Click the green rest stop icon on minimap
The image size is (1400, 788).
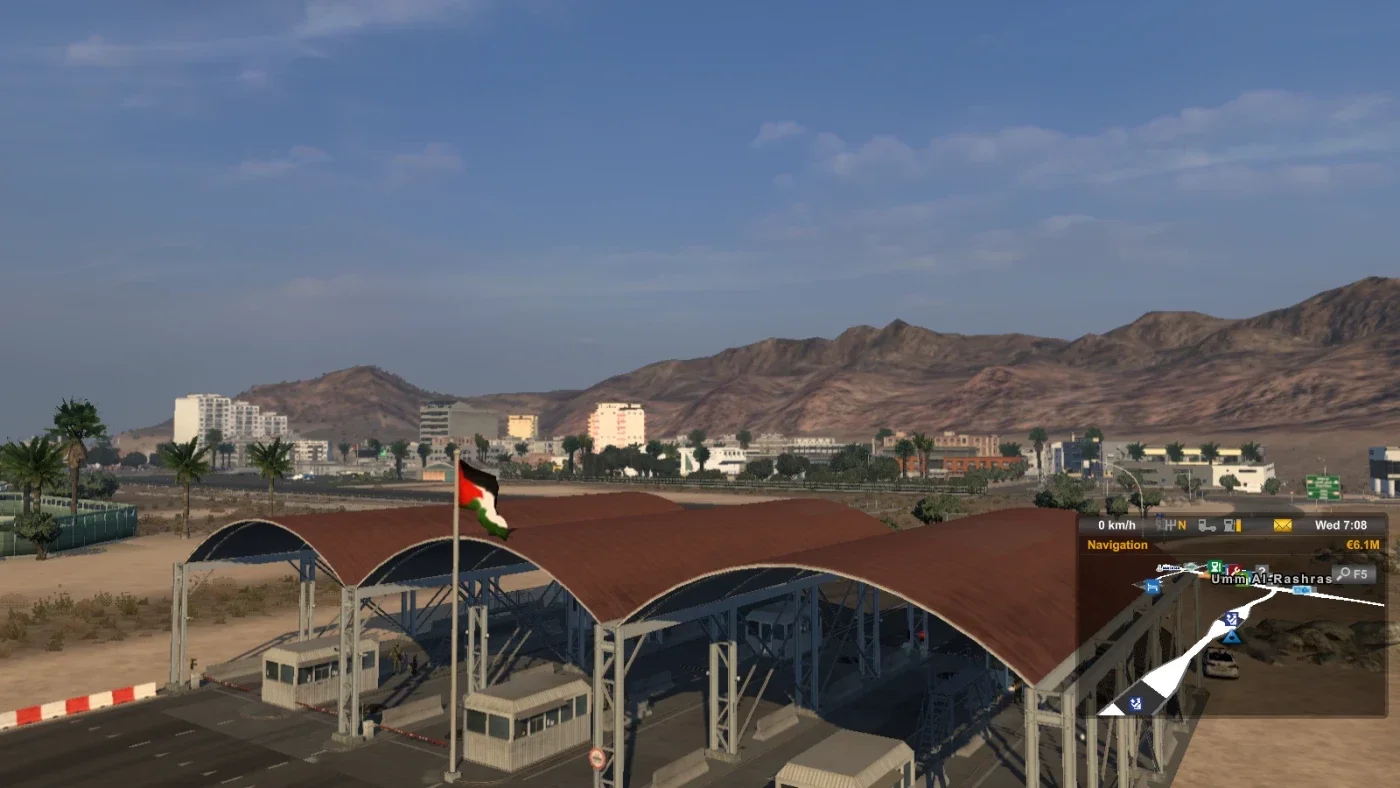click(x=1214, y=567)
